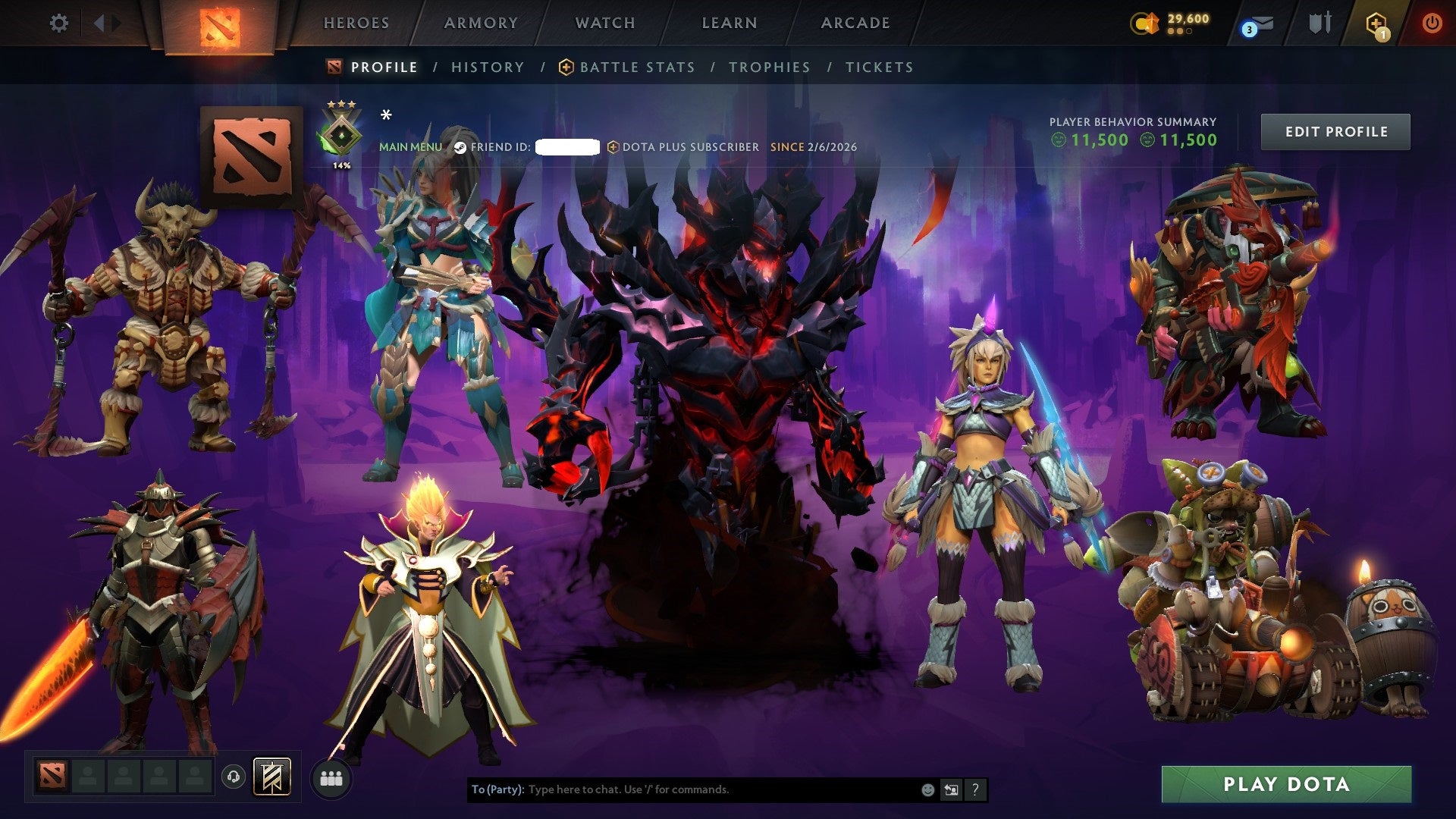Expand the back navigation arrows beside settings
Viewport: 1456px width, 819px height.
coord(99,21)
